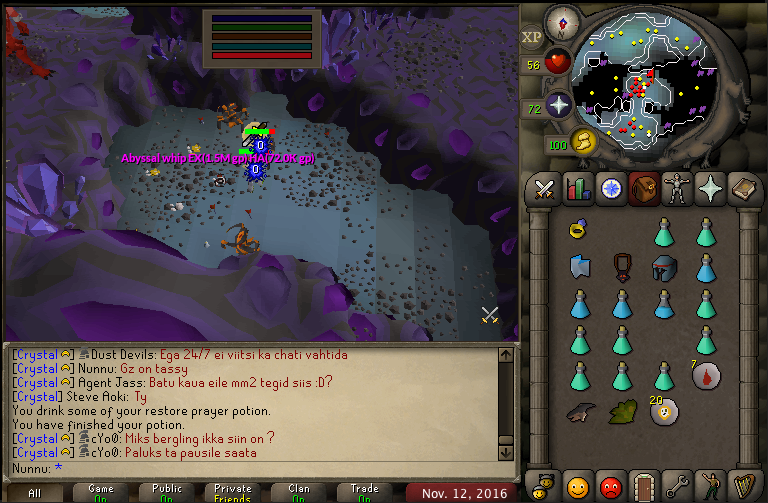Image resolution: width=768 pixels, height=503 pixels.
Task: Show All chat messages
Action: click(x=34, y=493)
